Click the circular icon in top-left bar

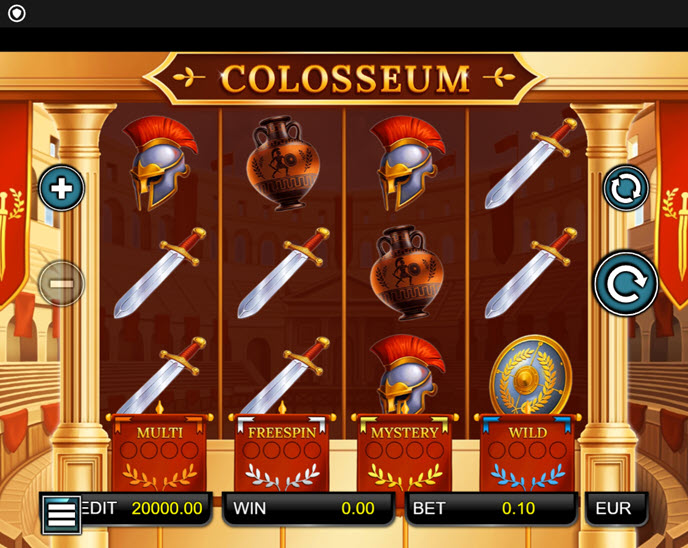click(x=16, y=14)
